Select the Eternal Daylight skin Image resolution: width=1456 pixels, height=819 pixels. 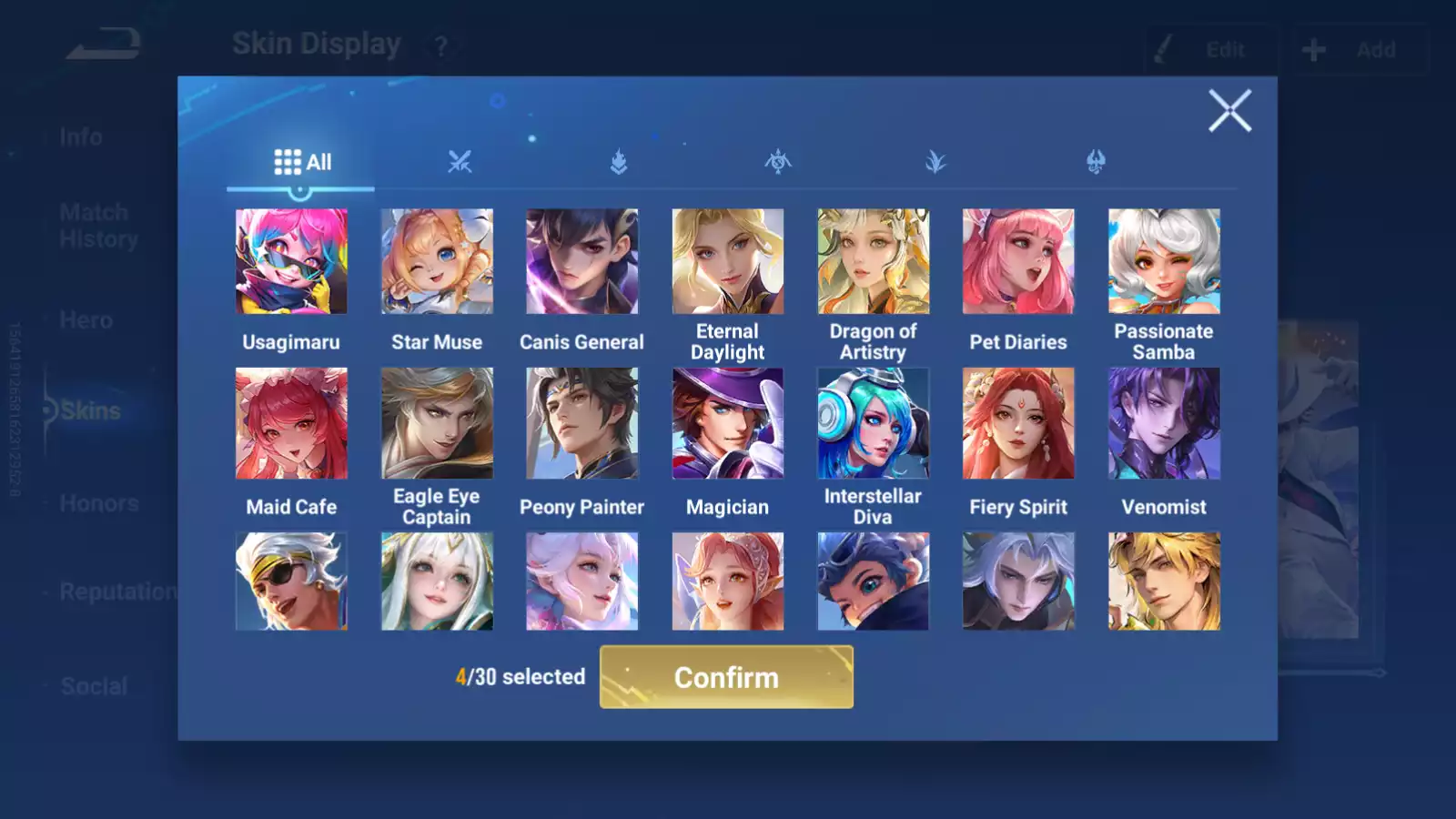coord(727,262)
